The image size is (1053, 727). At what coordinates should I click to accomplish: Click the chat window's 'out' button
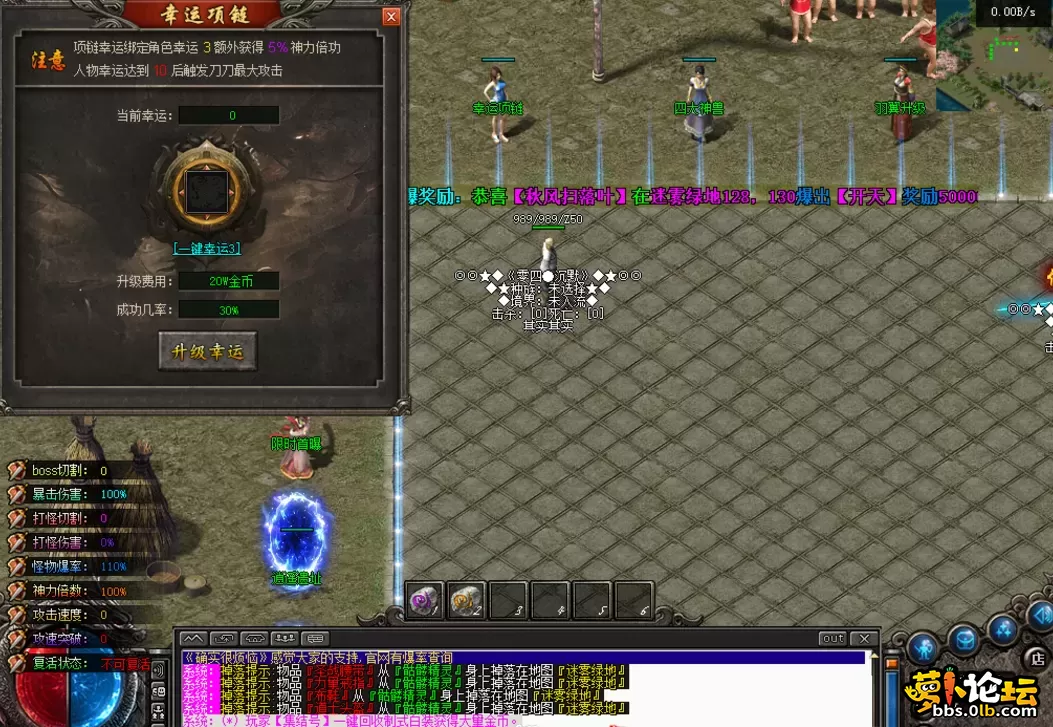(x=832, y=638)
